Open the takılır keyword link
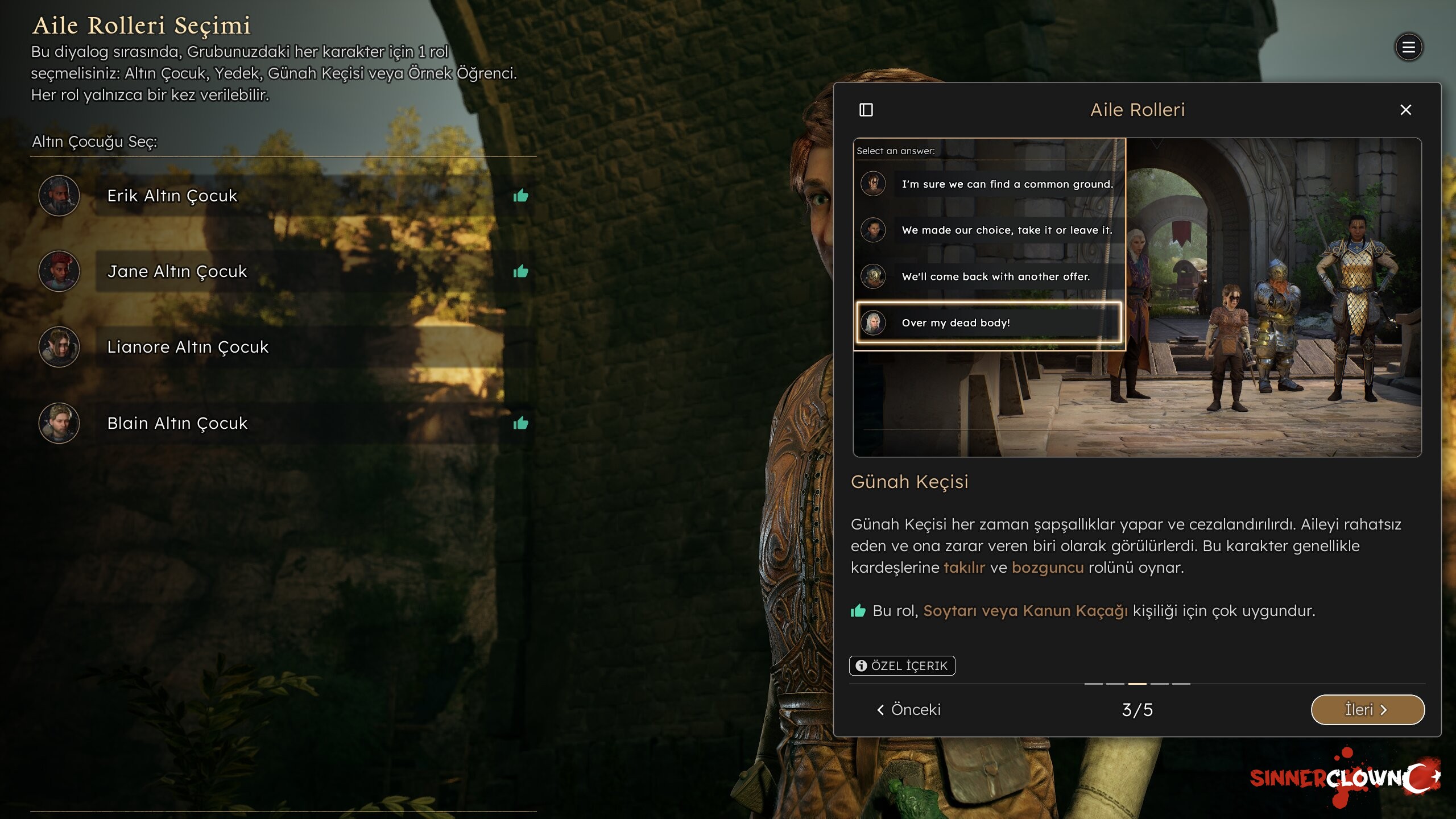The width and height of the screenshot is (1456, 819). [x=964, y=568]
